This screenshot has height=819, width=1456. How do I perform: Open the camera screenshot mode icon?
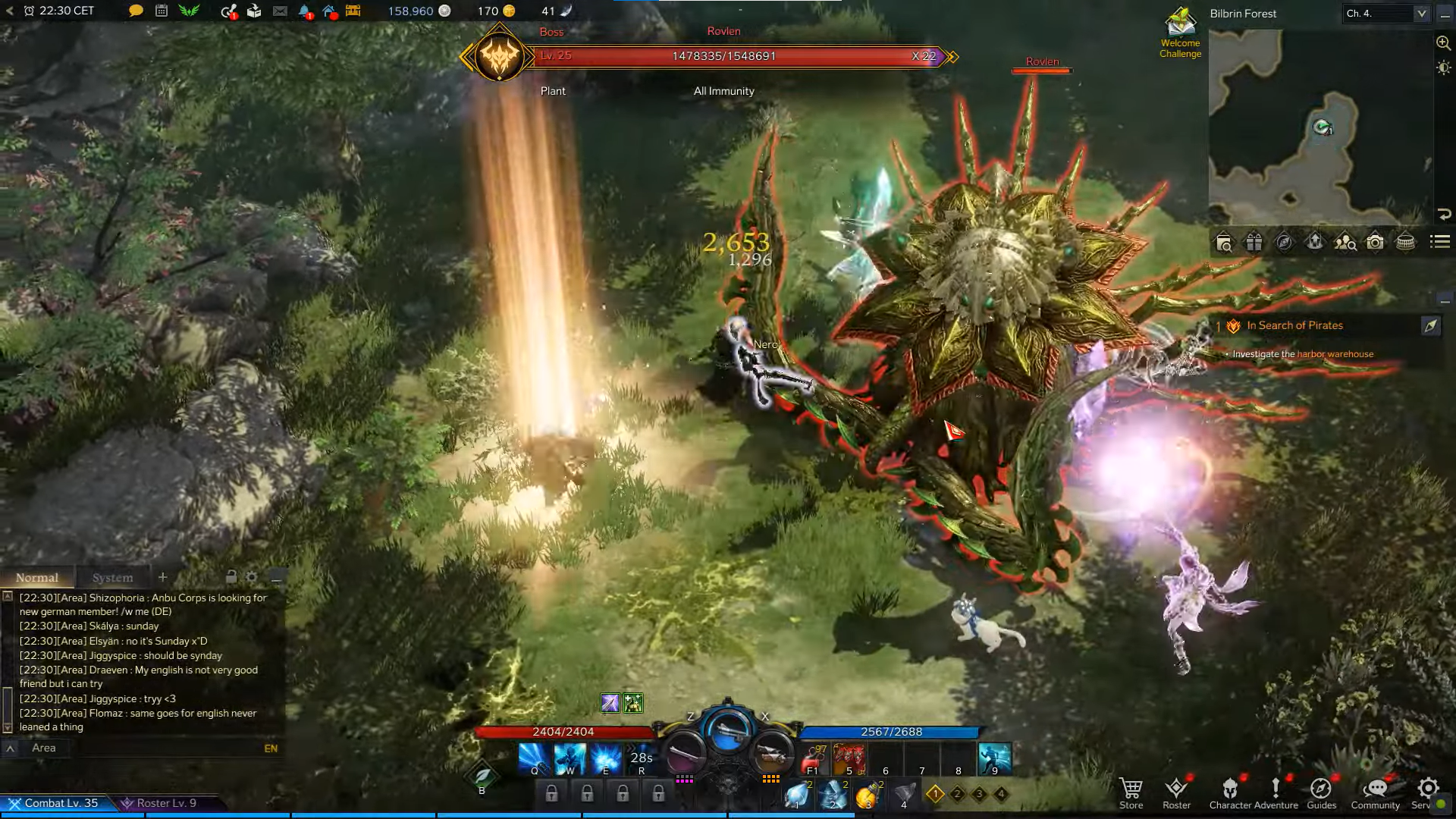point(1375,242)
